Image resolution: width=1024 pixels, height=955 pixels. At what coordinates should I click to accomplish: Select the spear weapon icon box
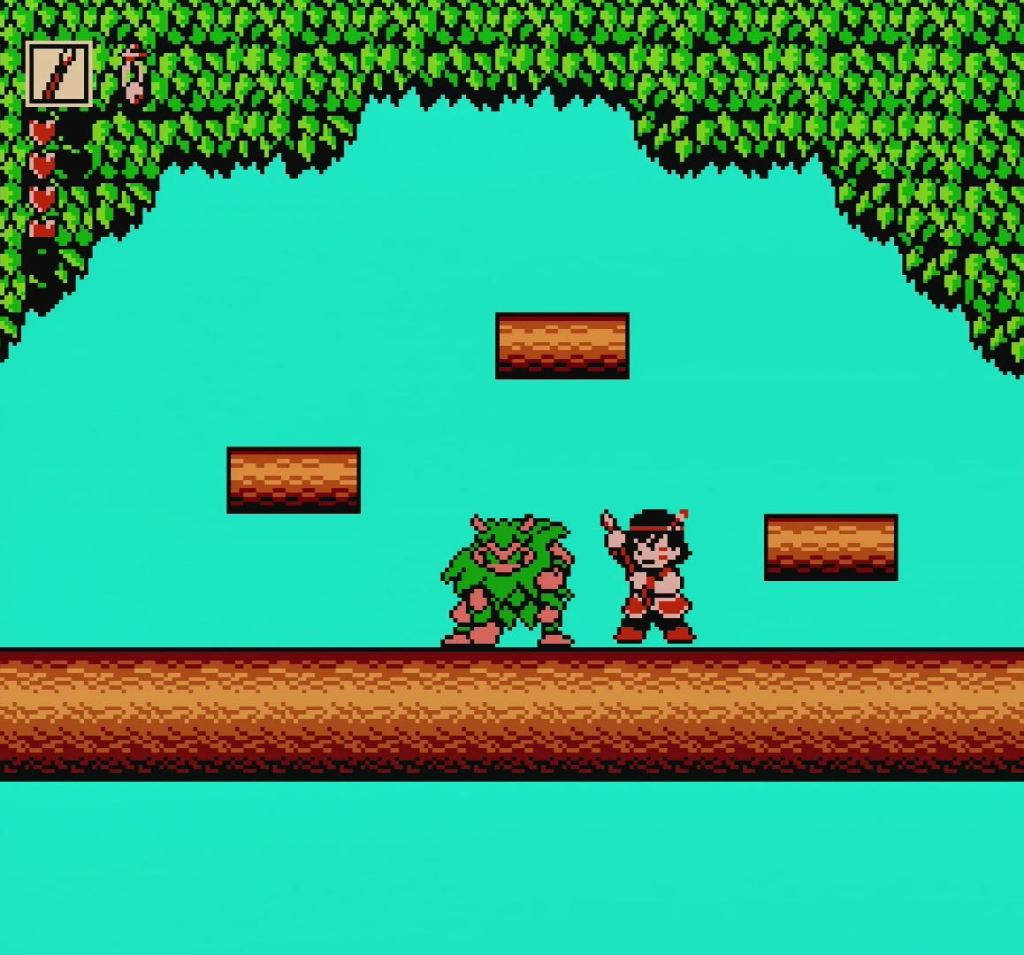click(59, 73)
